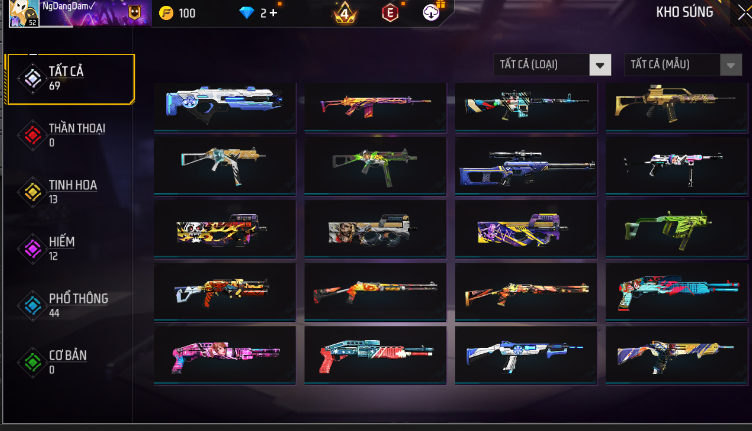This screenshot has height=431, width=752.
Task: Choose the Cơ Bản category tab
Action: pyautogui.click(x=70, y=361)
